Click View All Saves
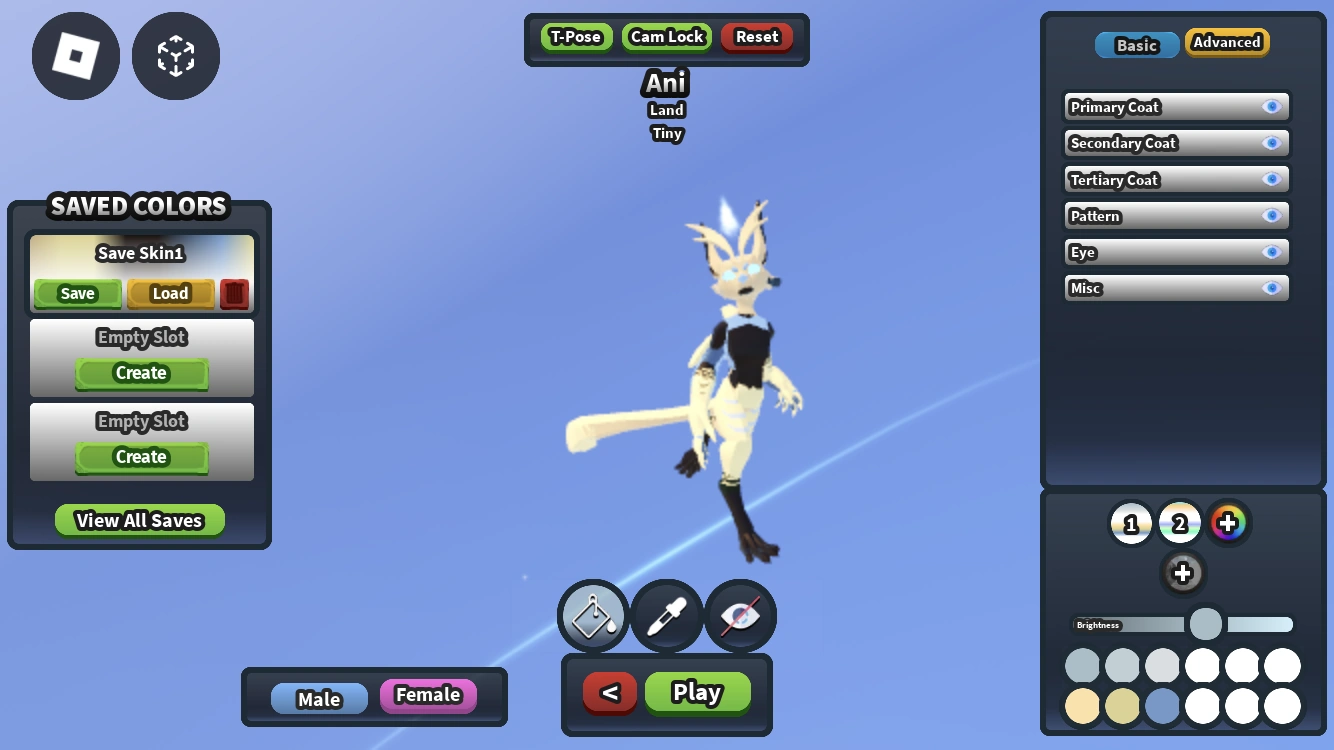This screenshot has height=750, width=1334. 140,520
